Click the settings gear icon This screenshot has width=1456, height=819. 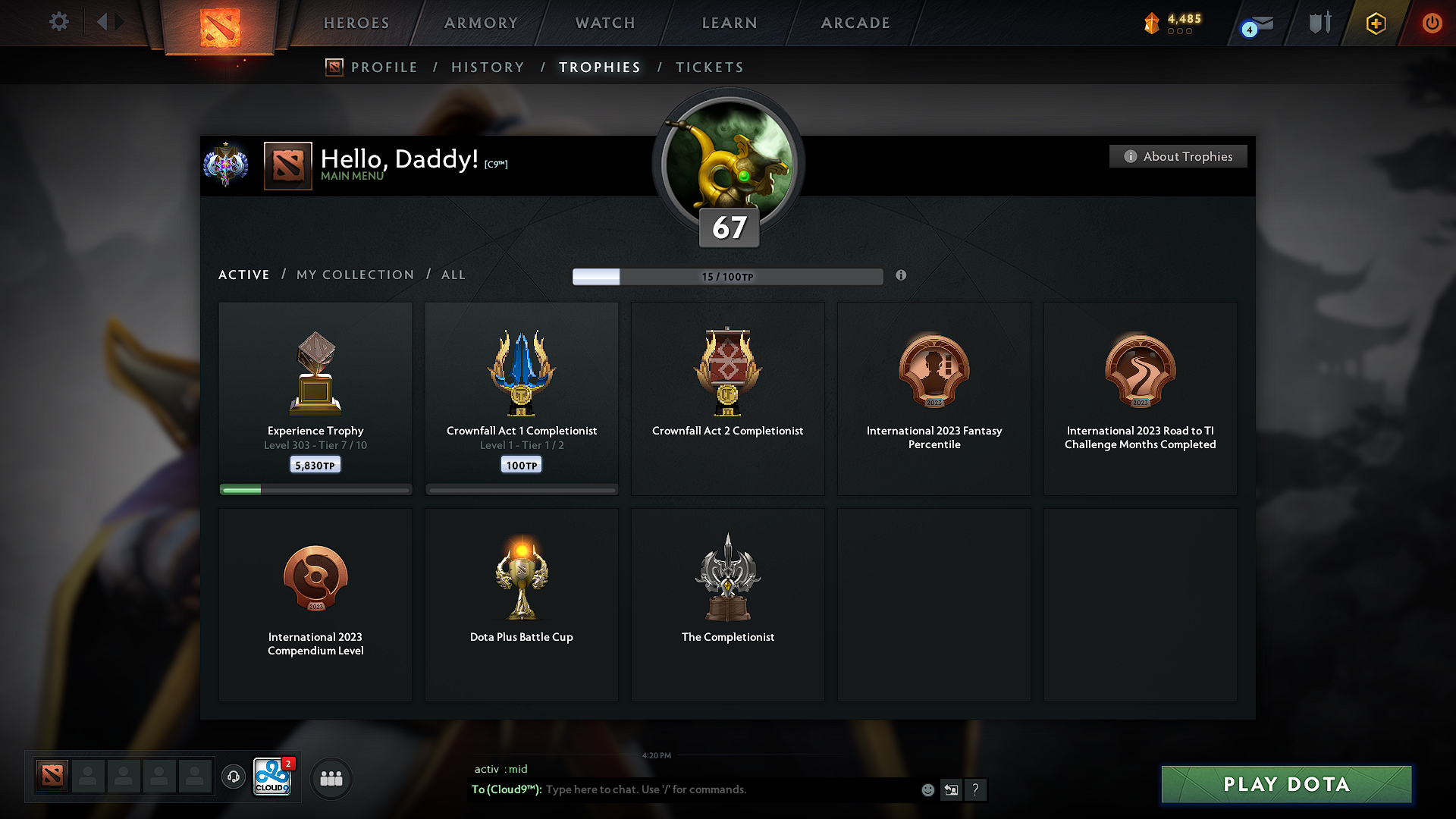(58, 22)
